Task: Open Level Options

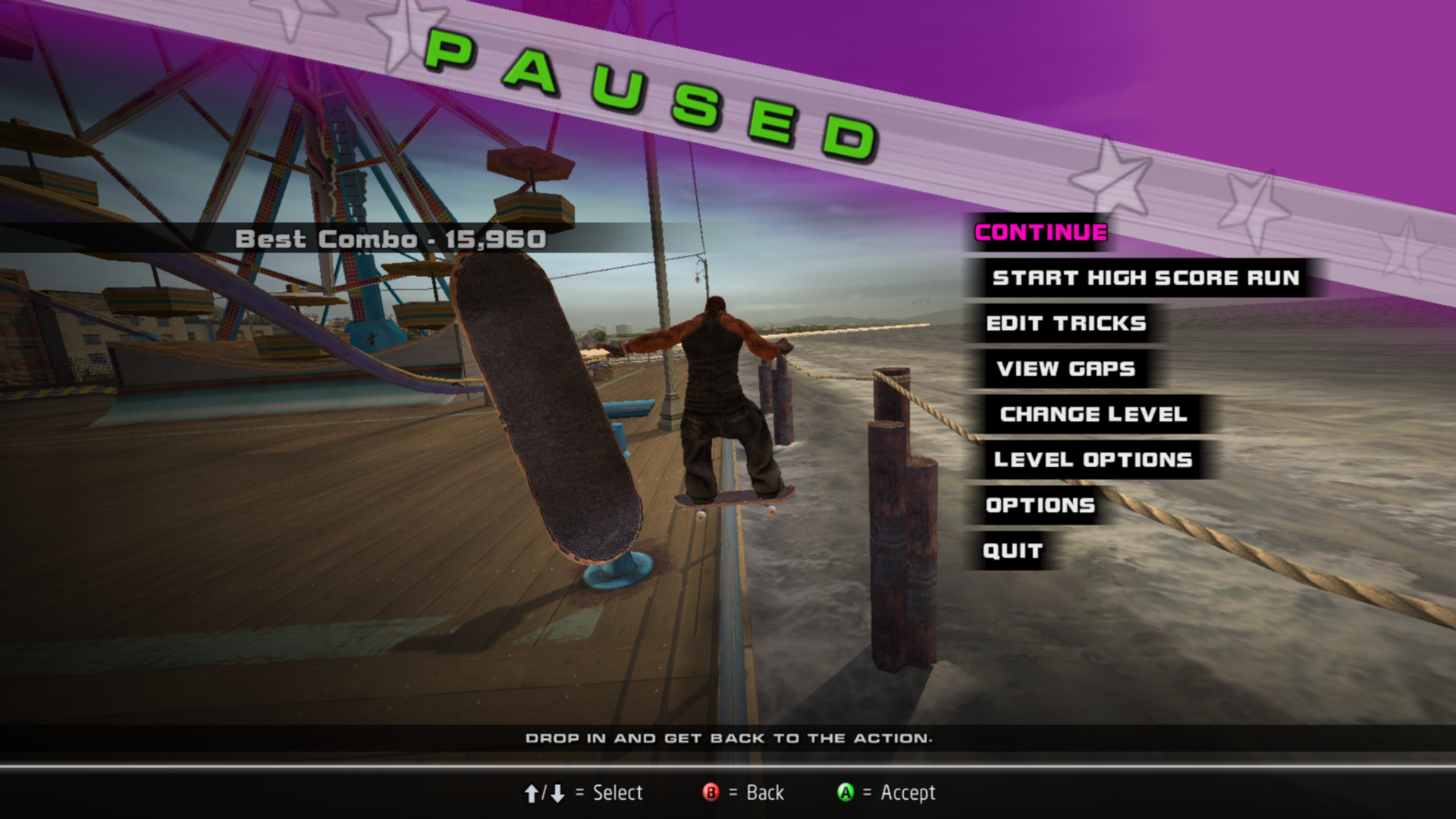Action: click(1093, 460)
